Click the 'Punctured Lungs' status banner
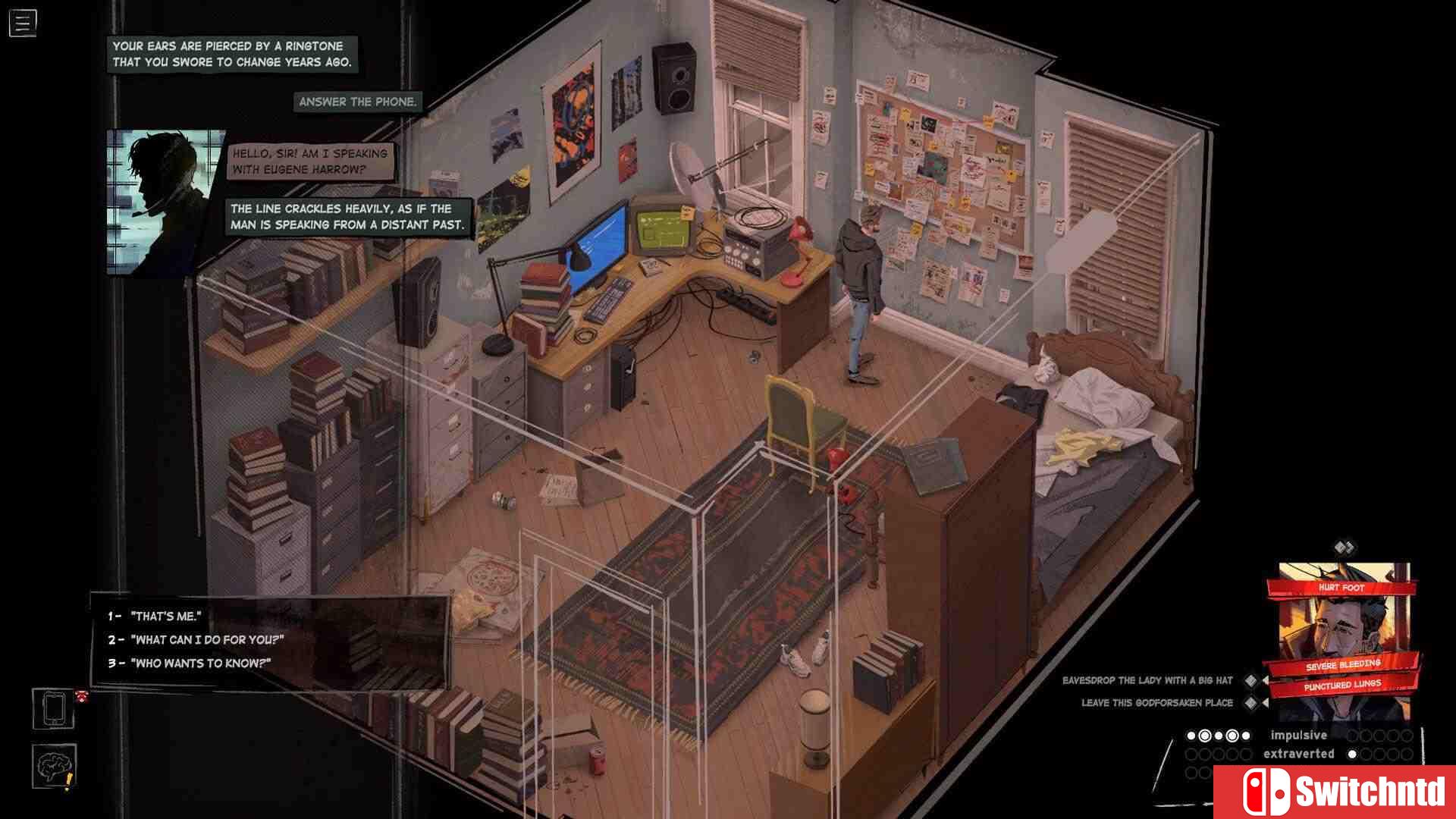The image size is (1456, 819). (1344, 683)
